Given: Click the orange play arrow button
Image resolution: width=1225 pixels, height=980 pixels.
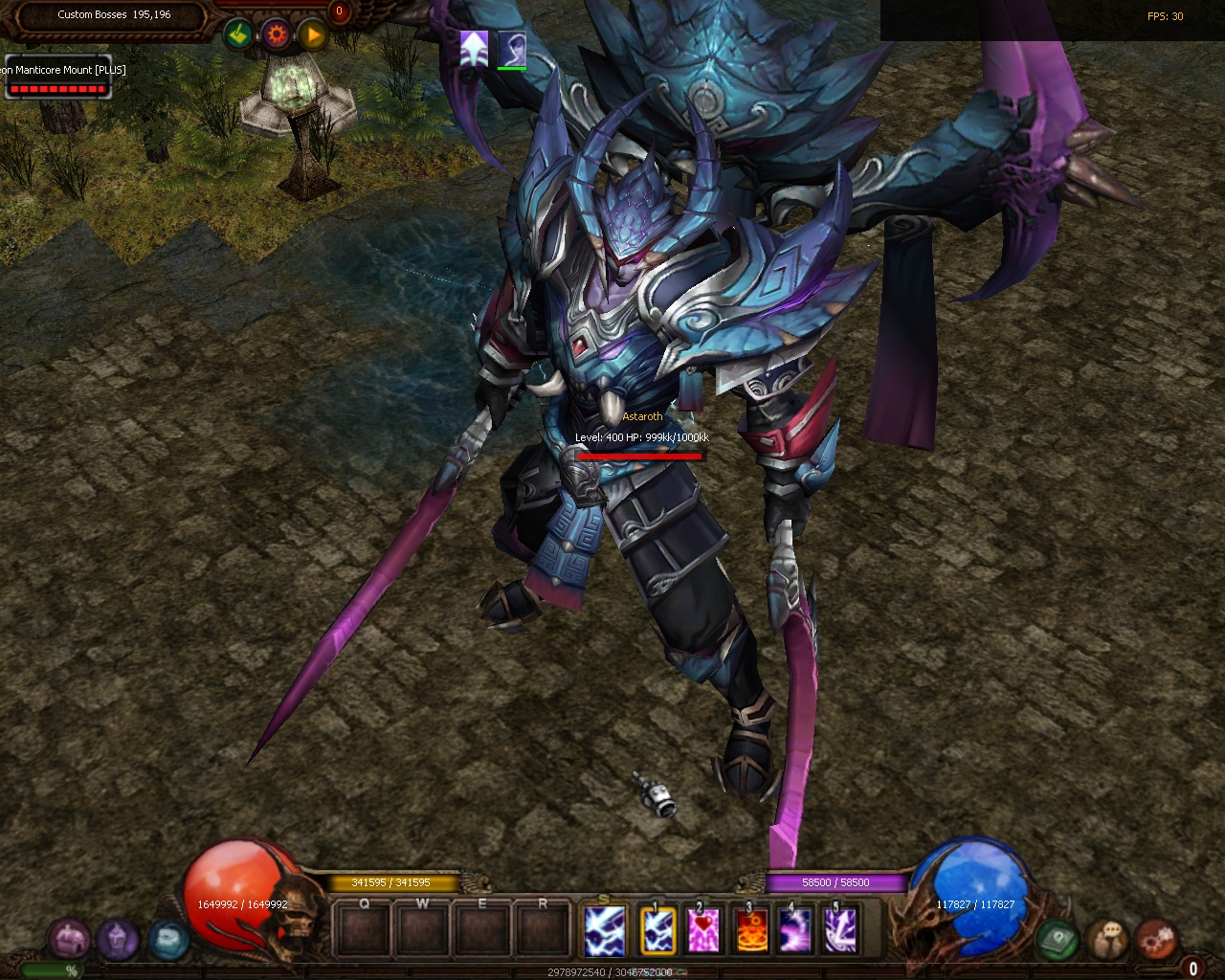Looking at the screenshot, I should (x=312, y=35).
